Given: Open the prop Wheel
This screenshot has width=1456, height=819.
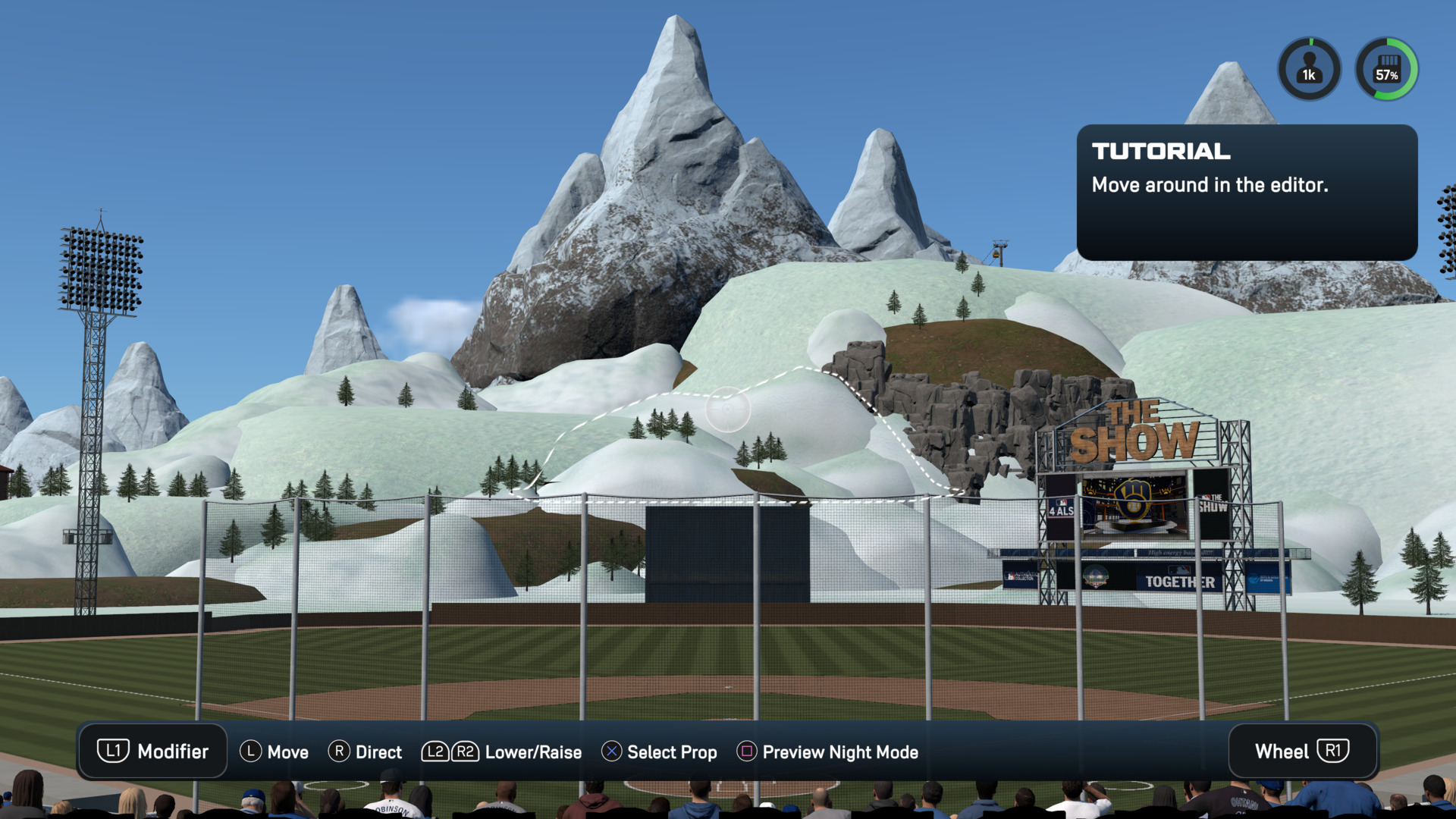Looking at the screenshot, I should click(1301, 752).
